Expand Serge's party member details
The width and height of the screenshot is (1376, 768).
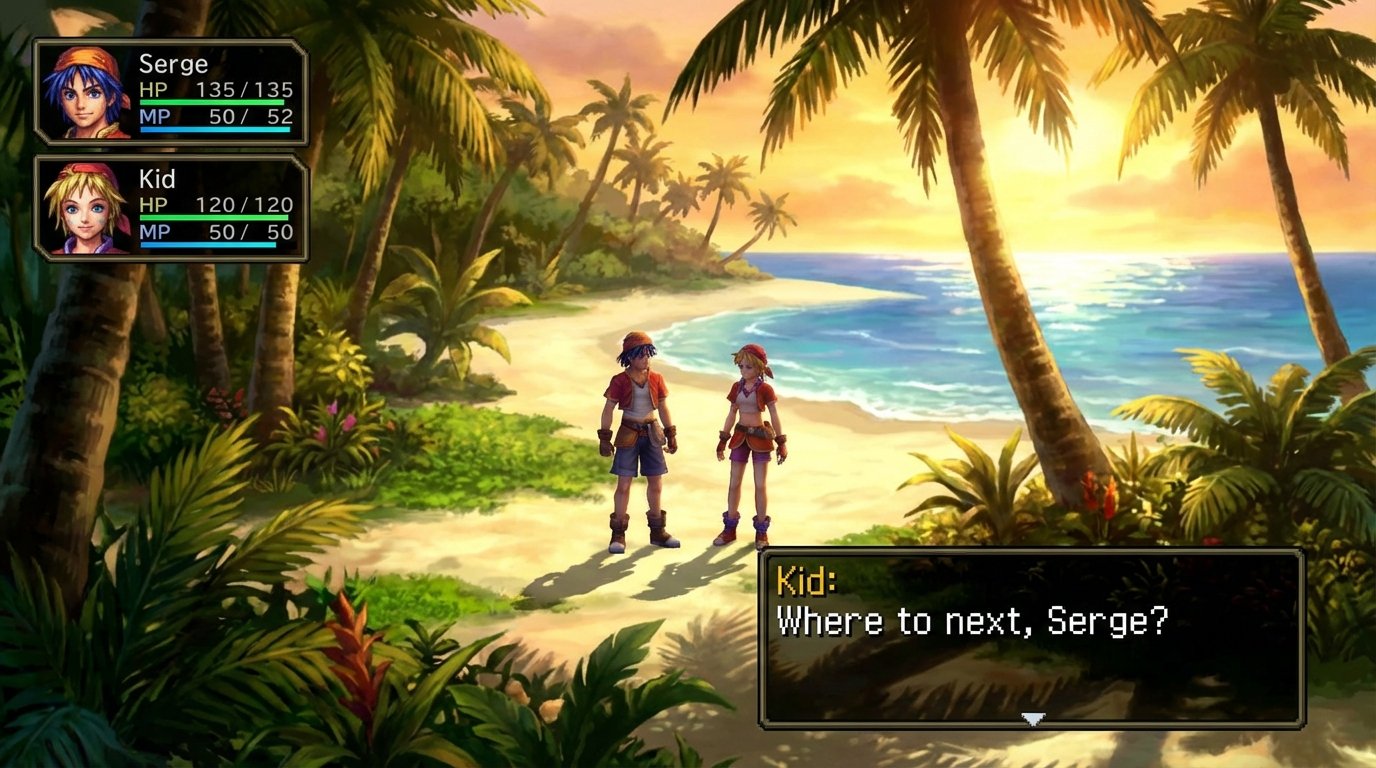click(x=170, y=90)
